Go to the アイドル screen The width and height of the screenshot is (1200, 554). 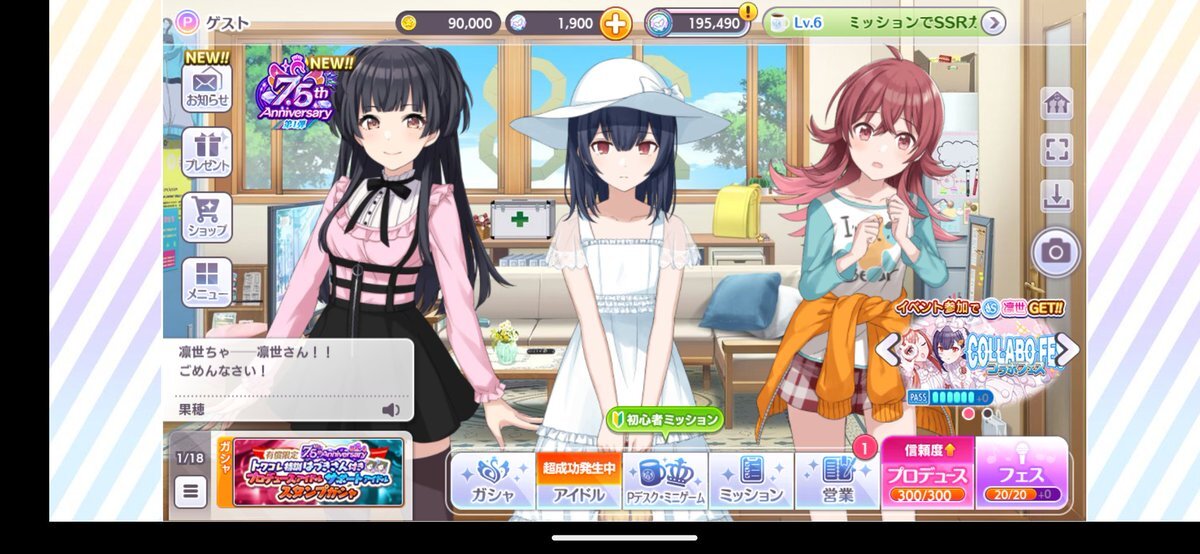(x=579, y=481)
